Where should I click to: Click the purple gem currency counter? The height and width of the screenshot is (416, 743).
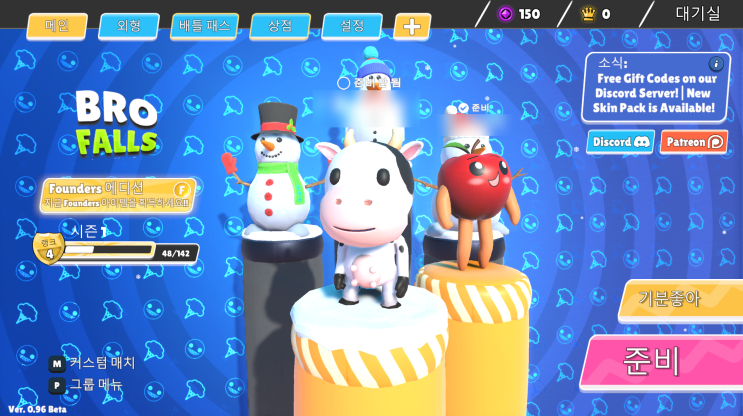(x=520, y=14)
